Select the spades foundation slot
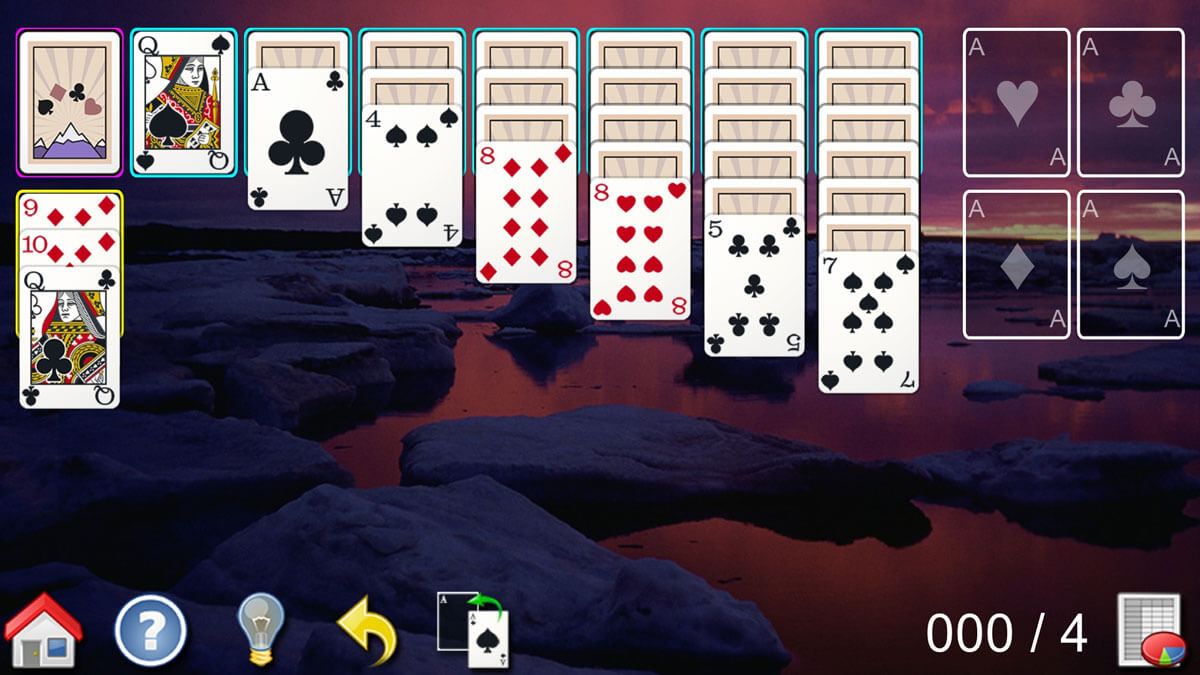1200x675 pixels. coord(1130,265)
